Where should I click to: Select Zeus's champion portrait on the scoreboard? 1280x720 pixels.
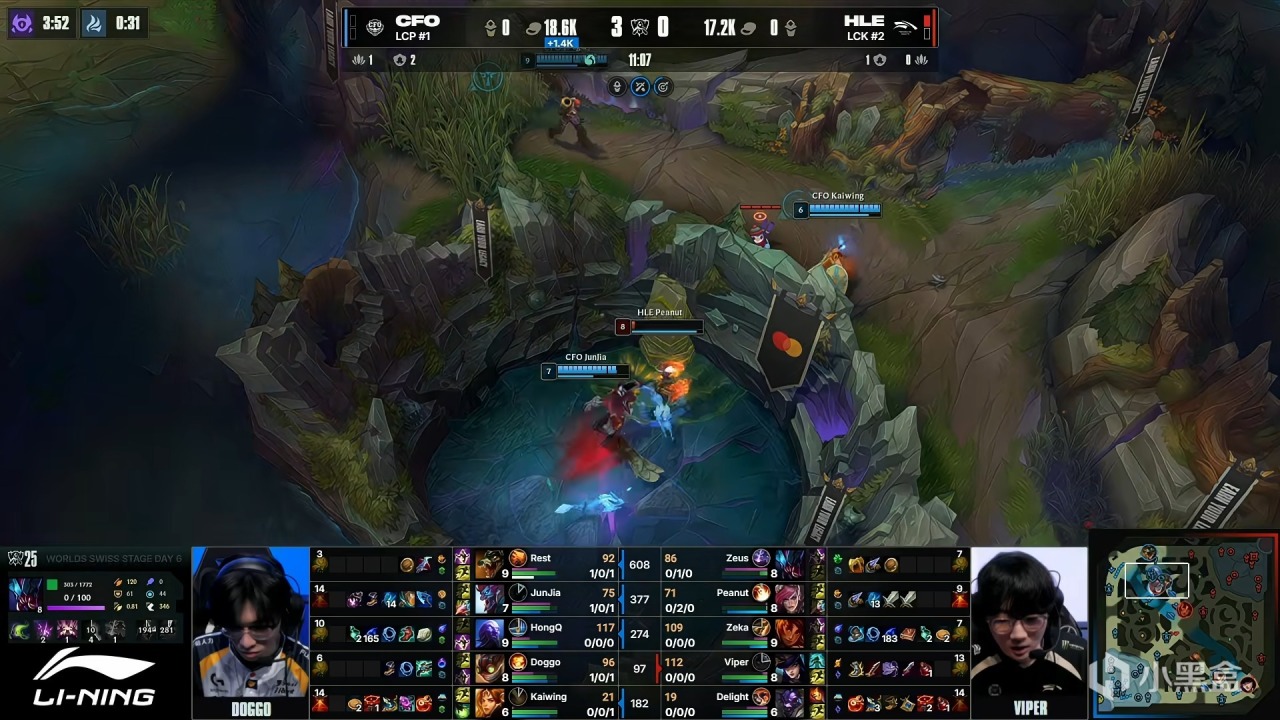(x=790, y=565)
